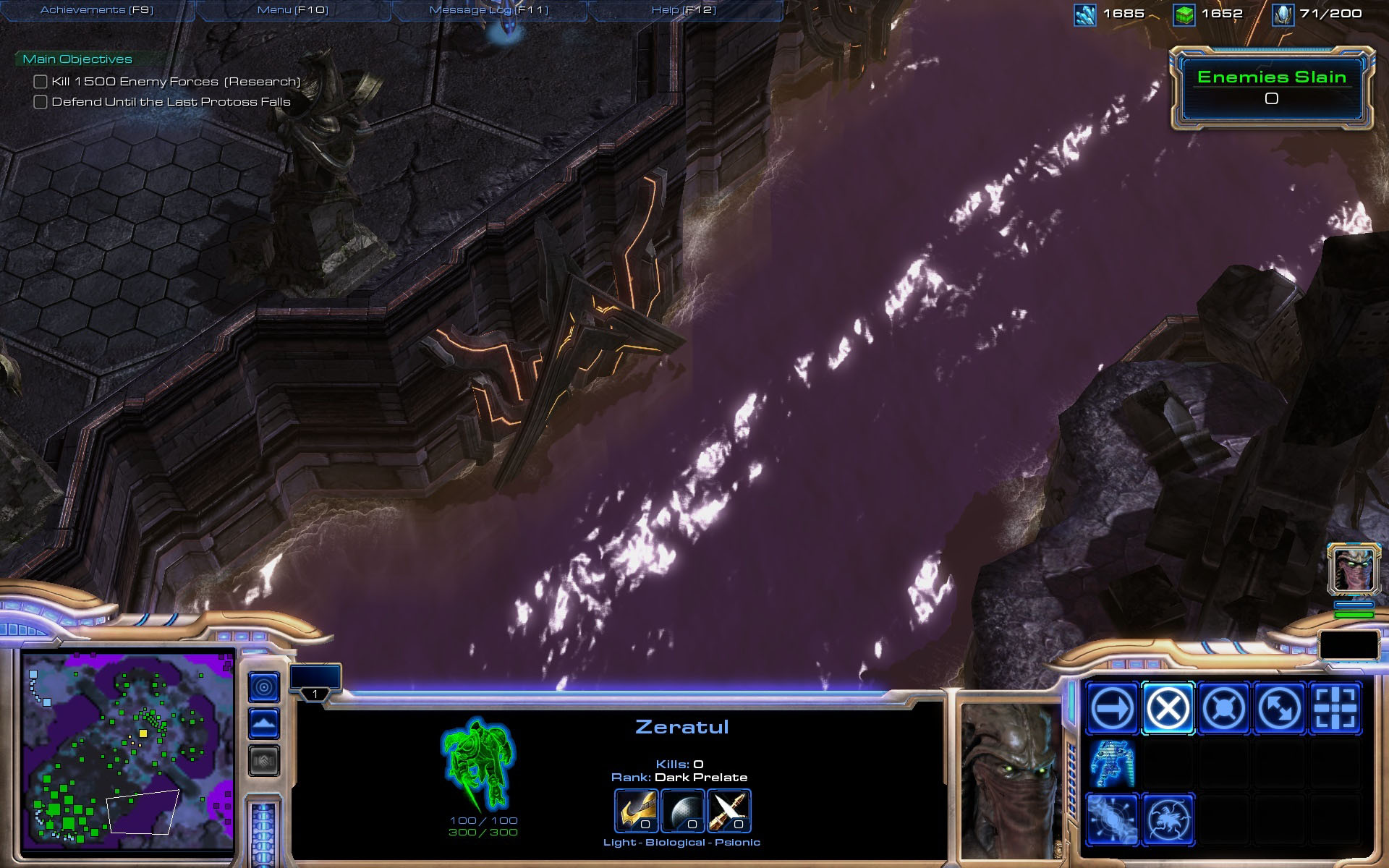Select the Hold Position command
This screenshot has width=1389, height=868.
pos(1223,708)
